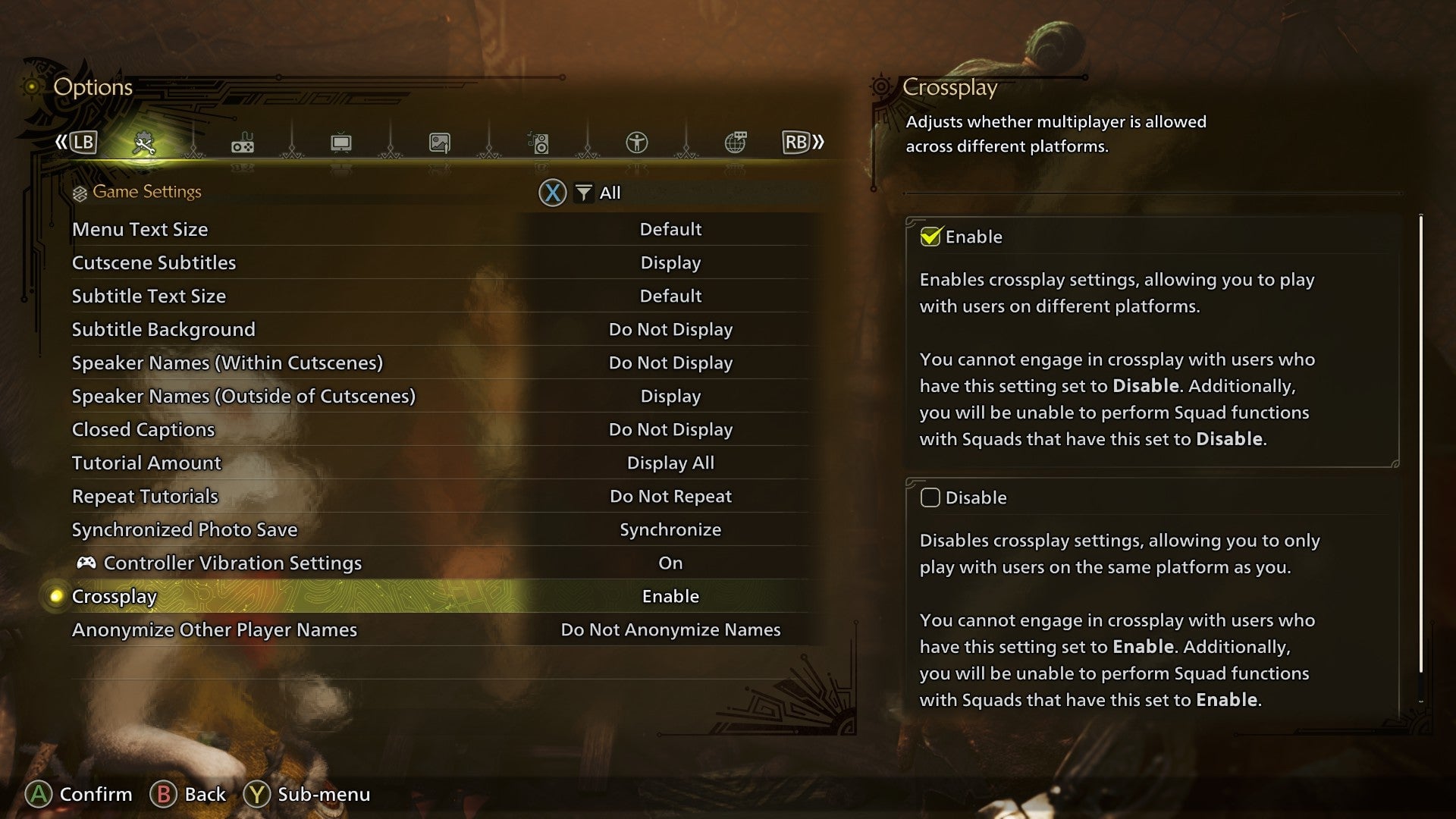Check the Enable crossplay checkbox

(x=931, y=235)
